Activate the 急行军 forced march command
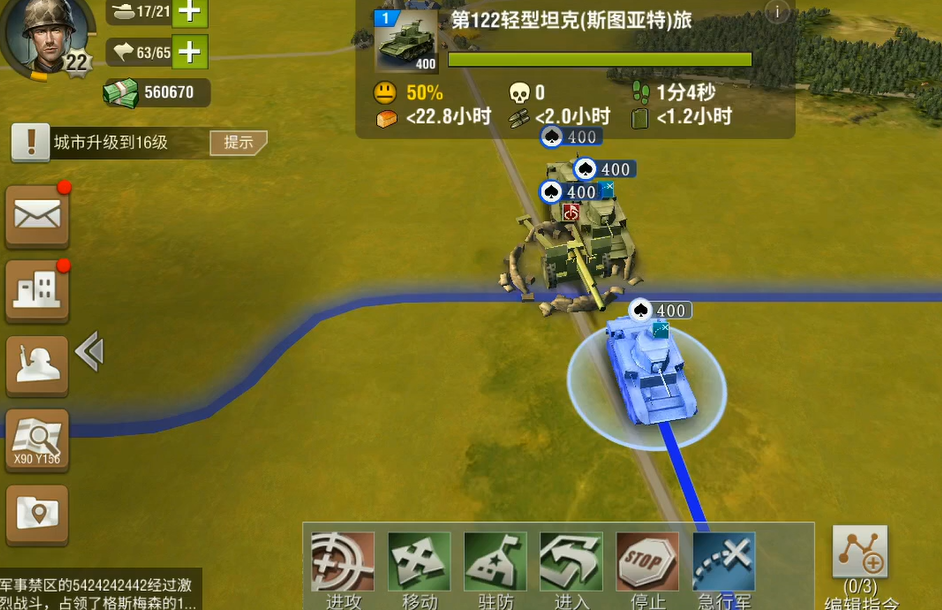 point(723,565)
